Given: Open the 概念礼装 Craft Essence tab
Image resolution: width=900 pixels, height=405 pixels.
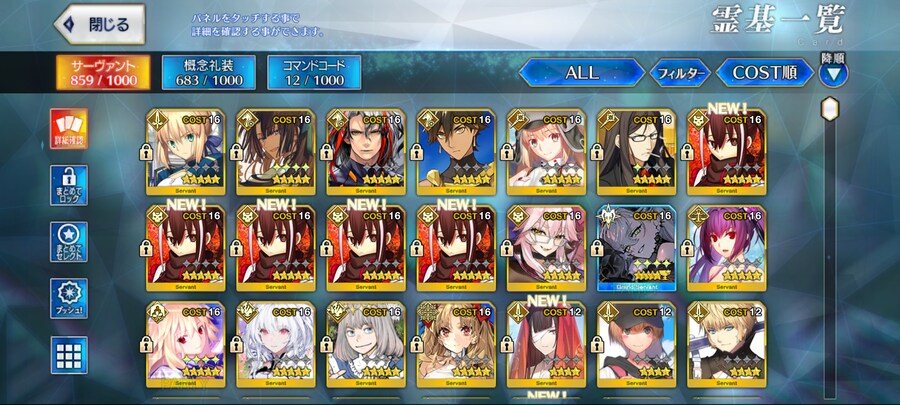Looking at the screenshot, I should click(x=207, y=72).
